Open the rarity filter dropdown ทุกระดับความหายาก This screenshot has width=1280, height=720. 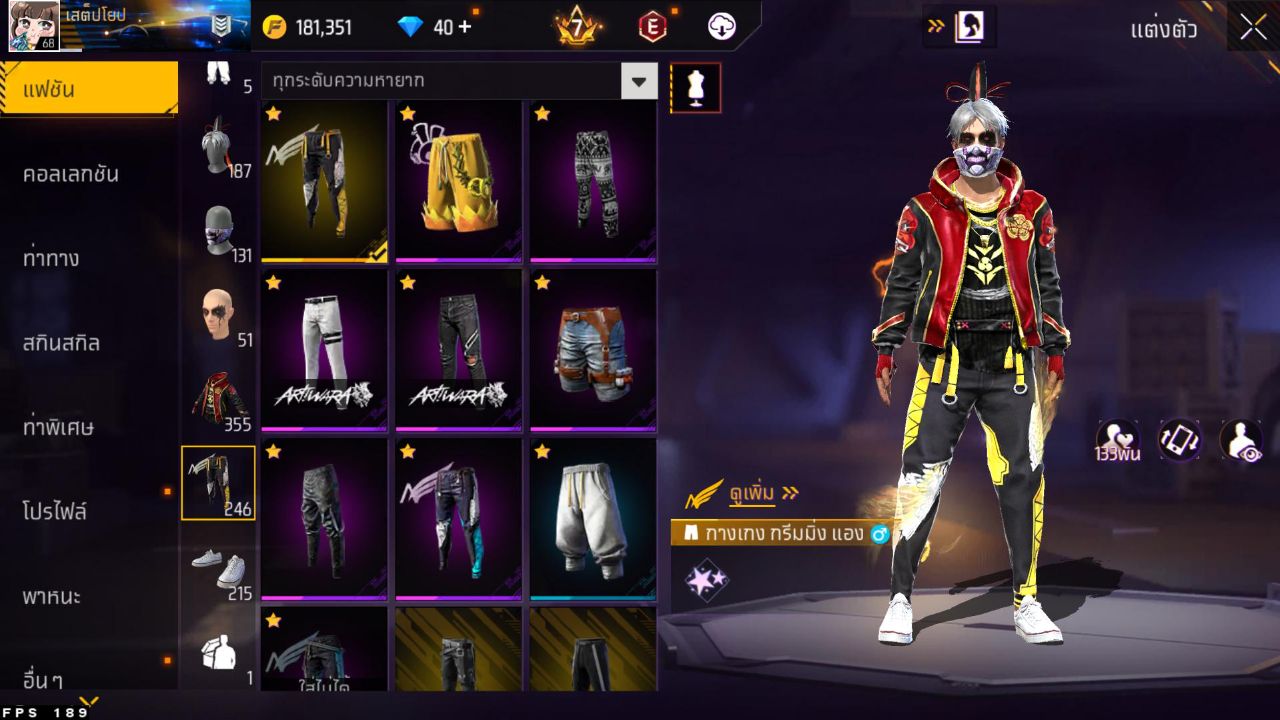coord(440,82)
